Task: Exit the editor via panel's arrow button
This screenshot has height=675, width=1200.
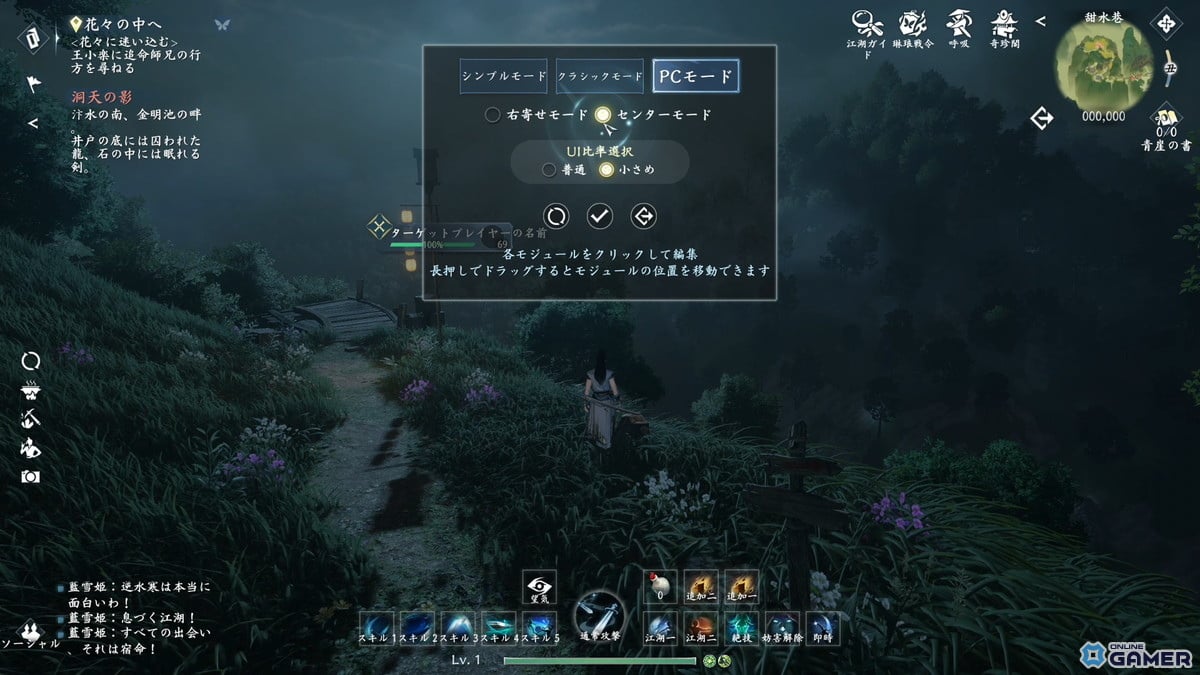Action: click(643, 215)
